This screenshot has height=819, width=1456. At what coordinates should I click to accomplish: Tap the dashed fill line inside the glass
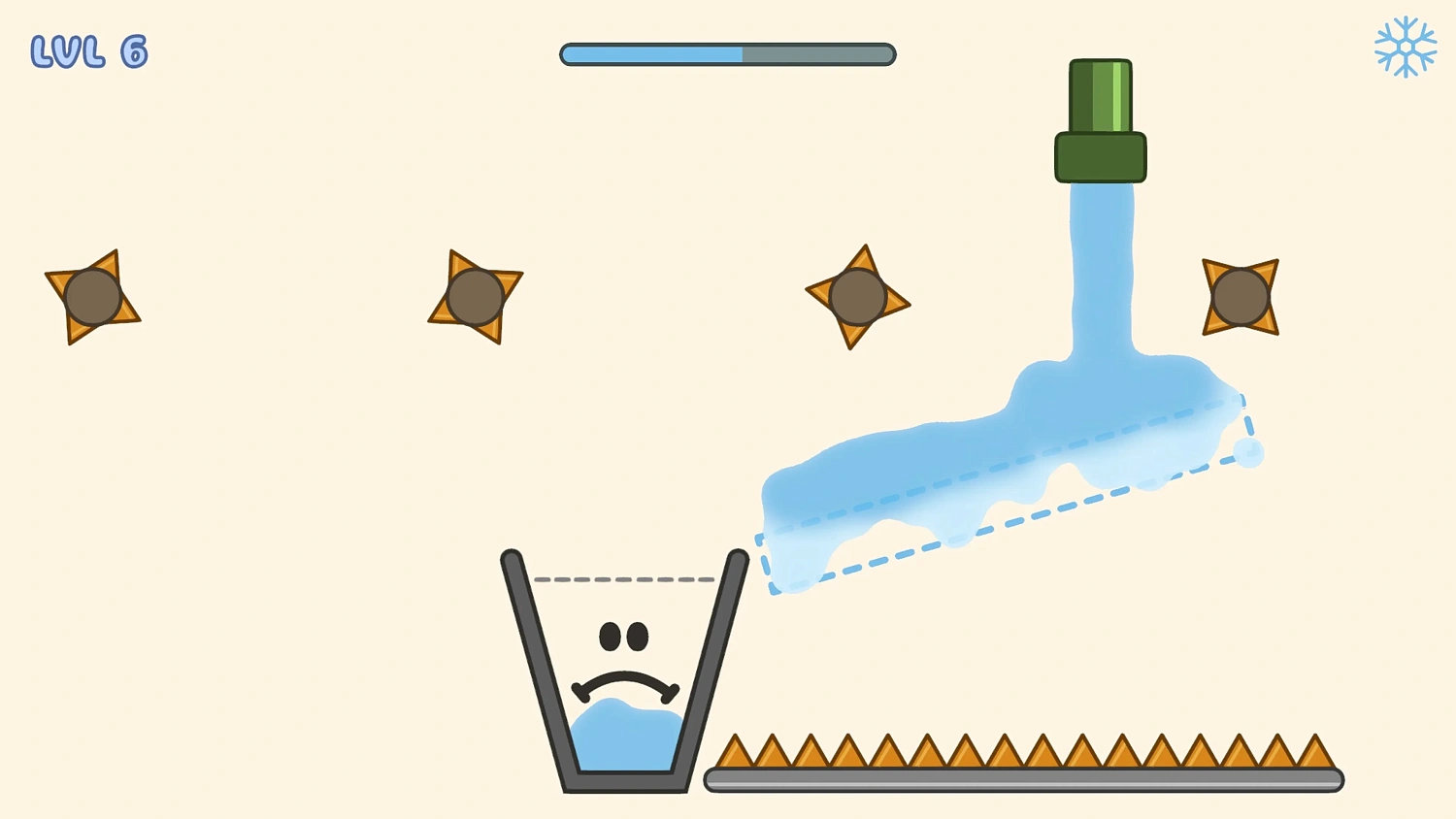coord(626,579)
